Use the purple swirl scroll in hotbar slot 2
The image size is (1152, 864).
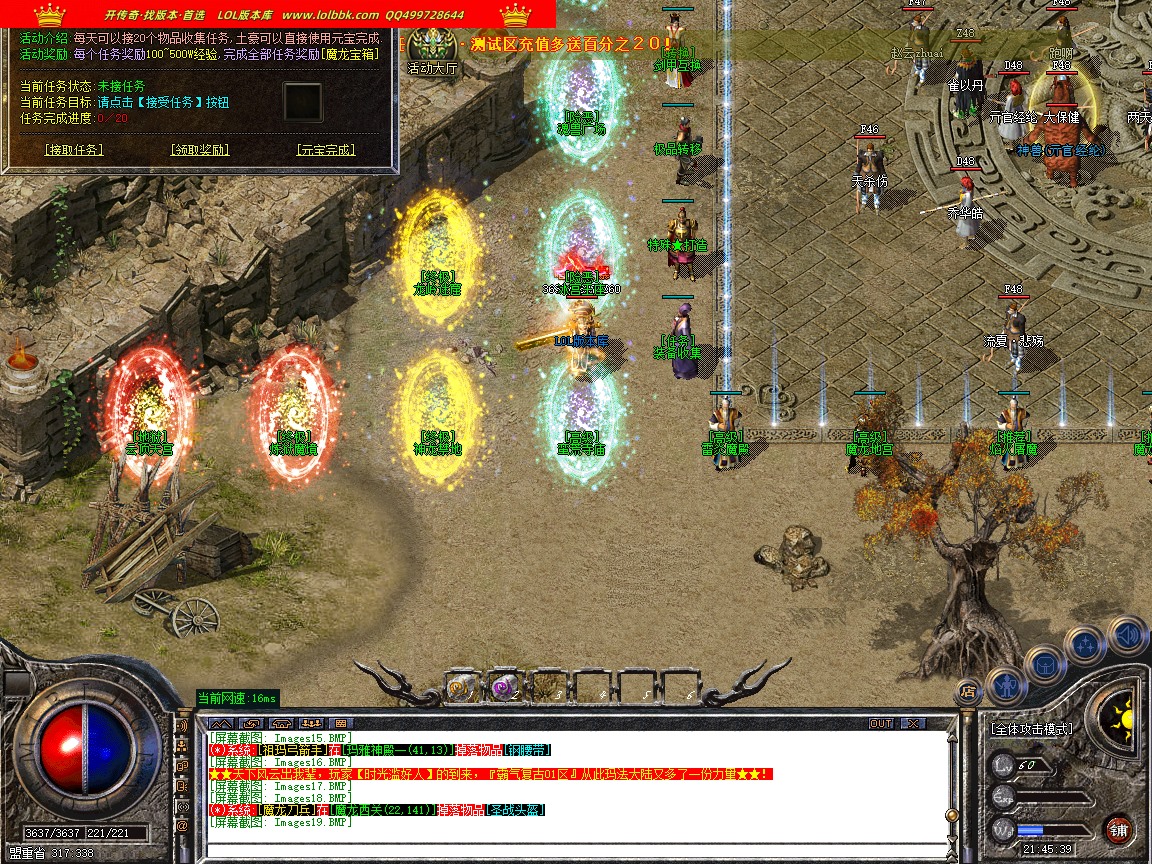(504, 686)
